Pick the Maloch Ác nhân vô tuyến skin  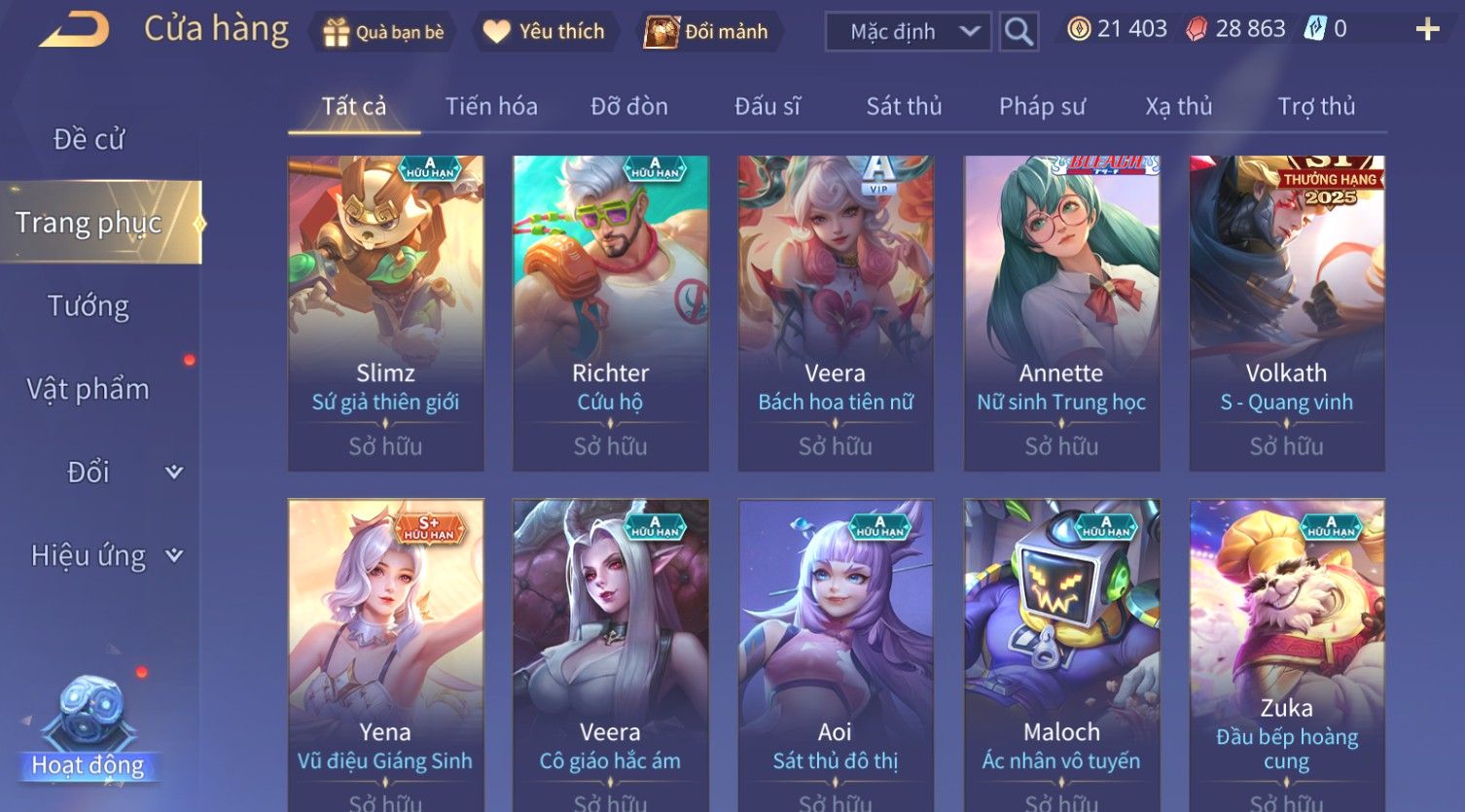tap(1061, 652)
